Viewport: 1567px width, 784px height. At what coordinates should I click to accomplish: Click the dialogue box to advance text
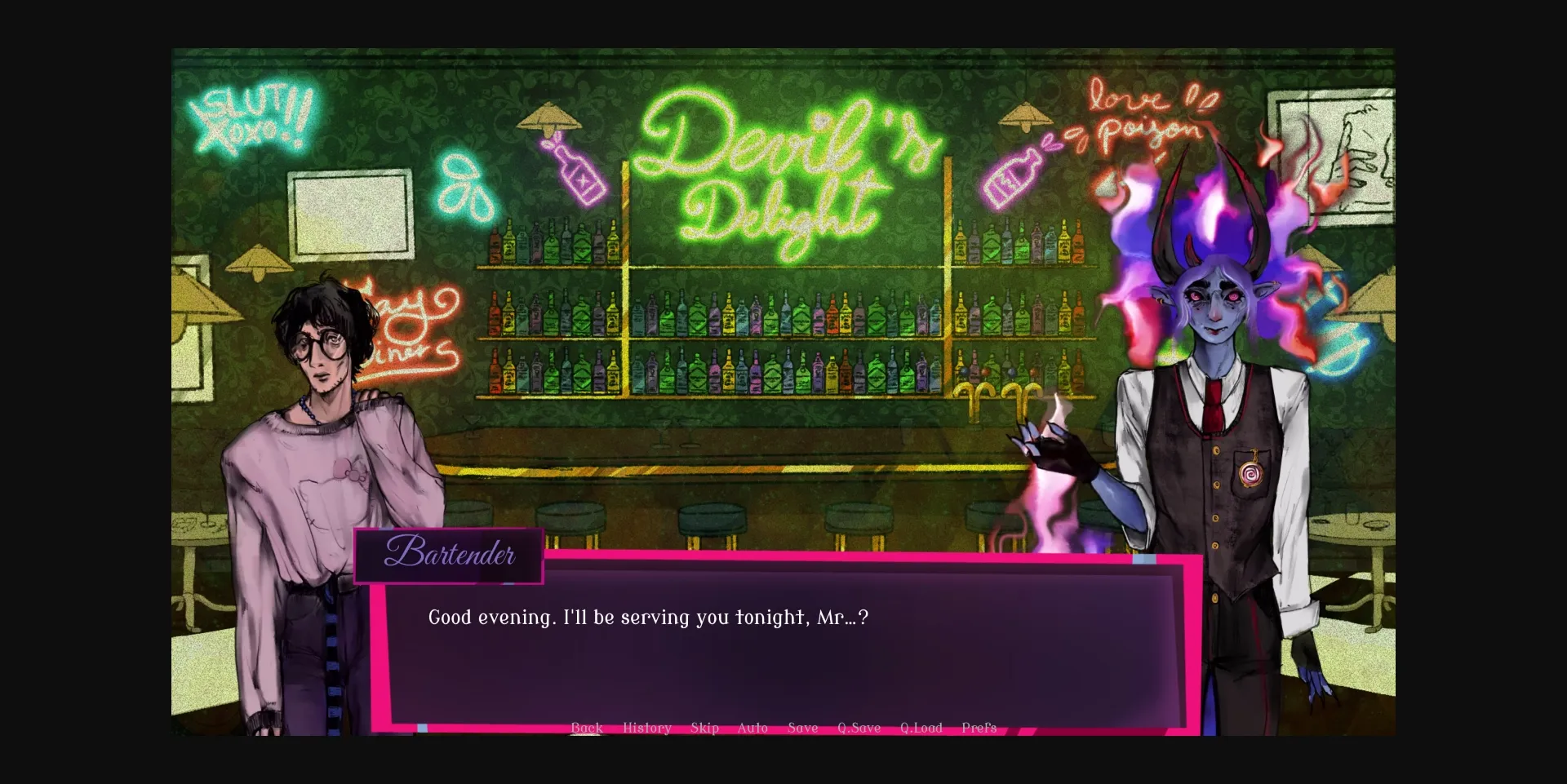pos(783,644)
